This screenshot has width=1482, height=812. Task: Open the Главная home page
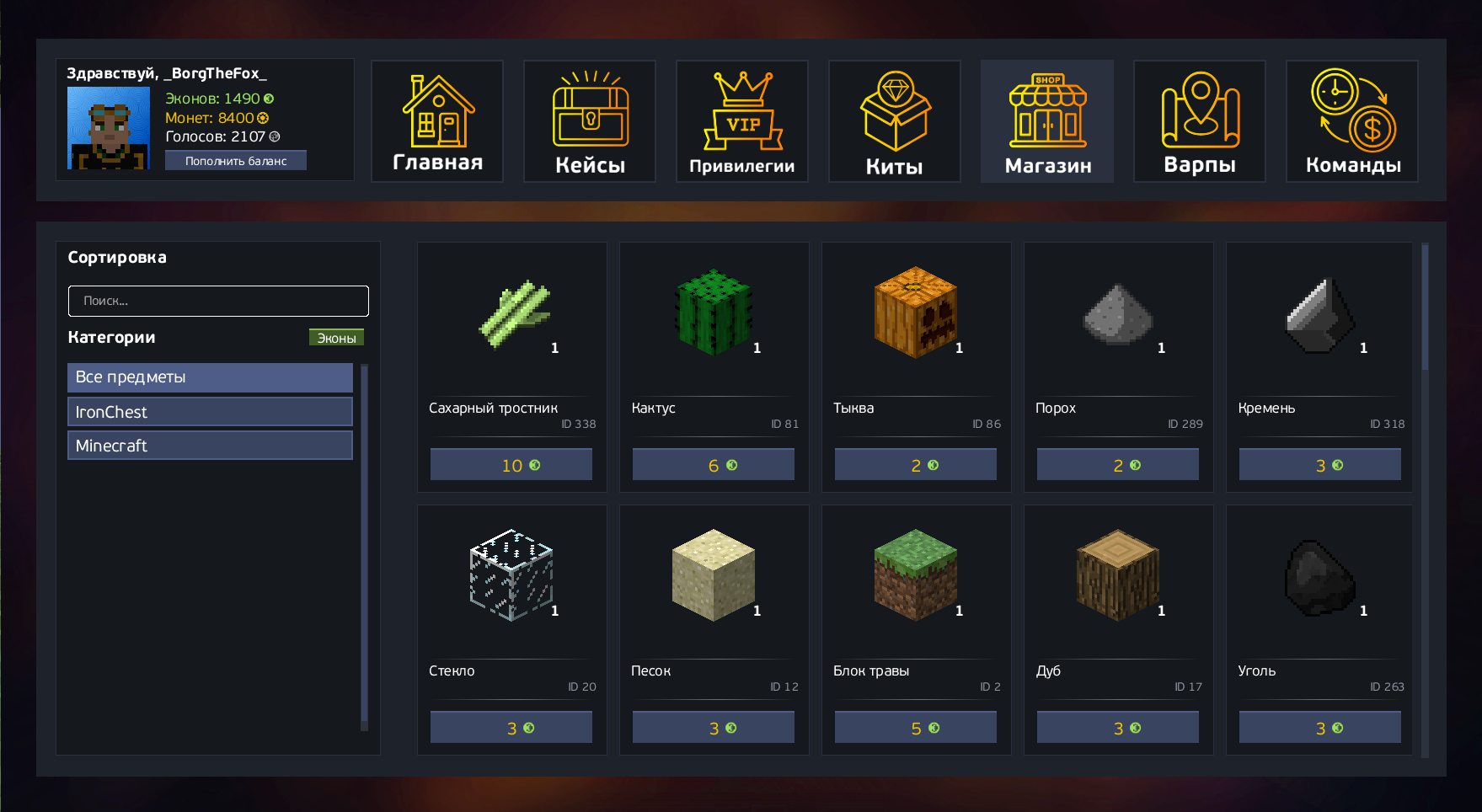coord(437,121)
